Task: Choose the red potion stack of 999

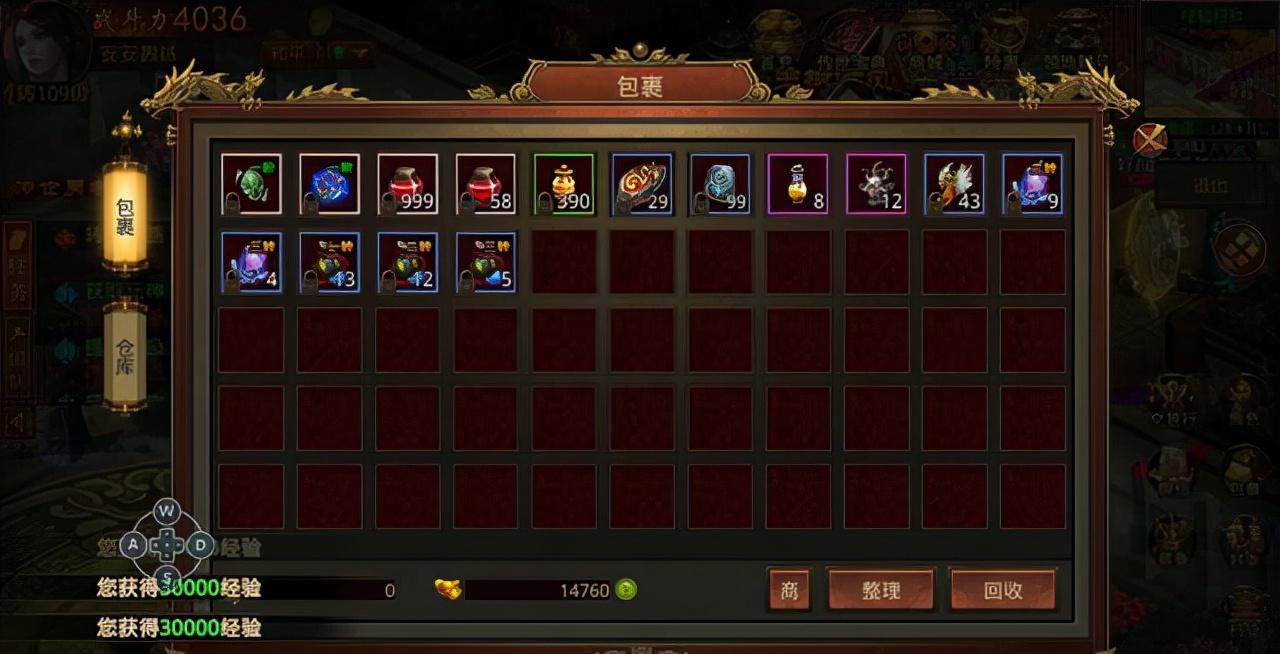Action: click(x=407, y=184)
